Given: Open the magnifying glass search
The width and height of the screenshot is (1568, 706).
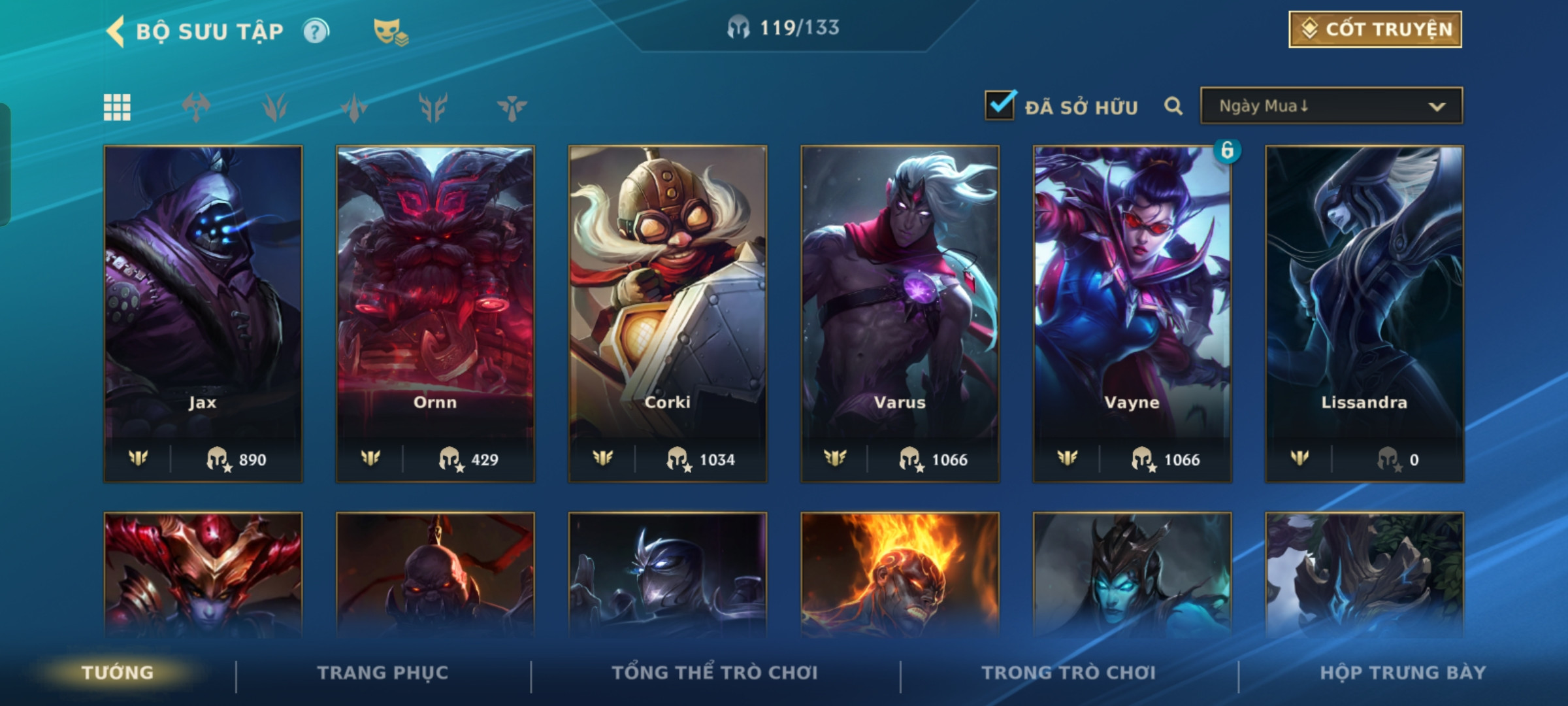Looking at the screenshot, I should [x=1173, y=106].
